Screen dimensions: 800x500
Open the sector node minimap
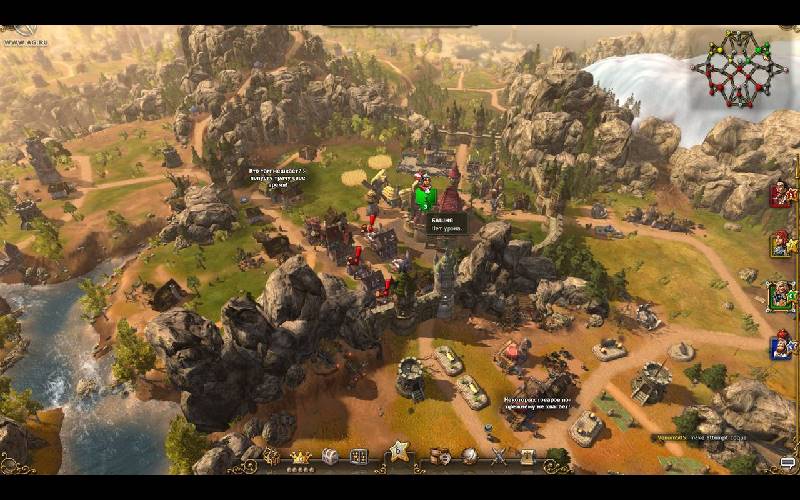(738, 68)
